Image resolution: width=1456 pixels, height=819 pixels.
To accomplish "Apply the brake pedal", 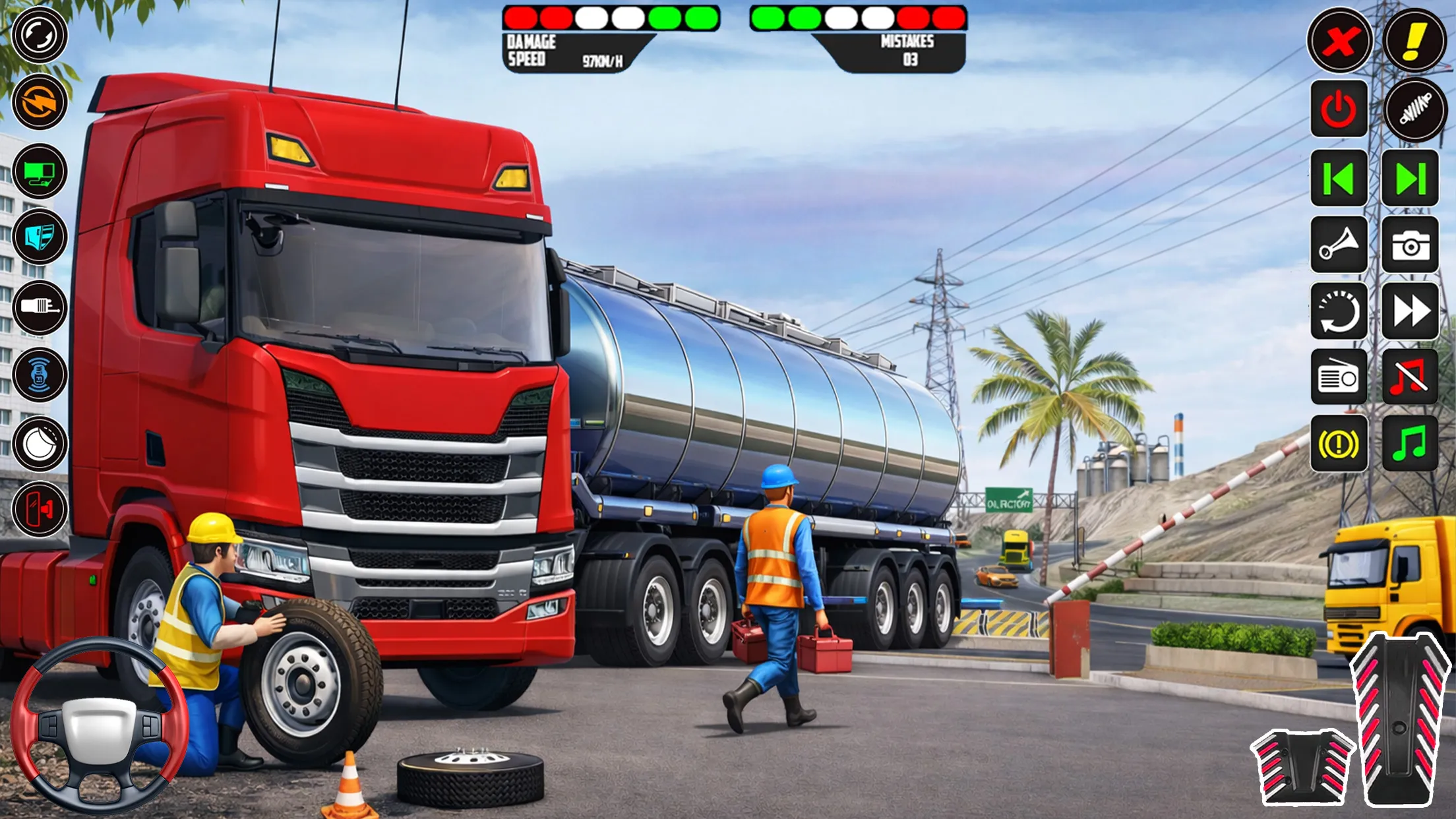I will (x=1302, y=766).
